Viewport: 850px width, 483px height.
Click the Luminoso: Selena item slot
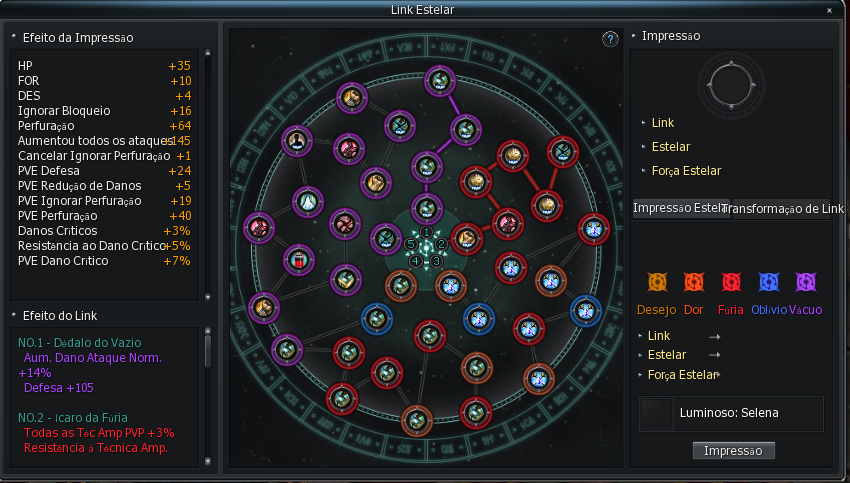[655, 413]
